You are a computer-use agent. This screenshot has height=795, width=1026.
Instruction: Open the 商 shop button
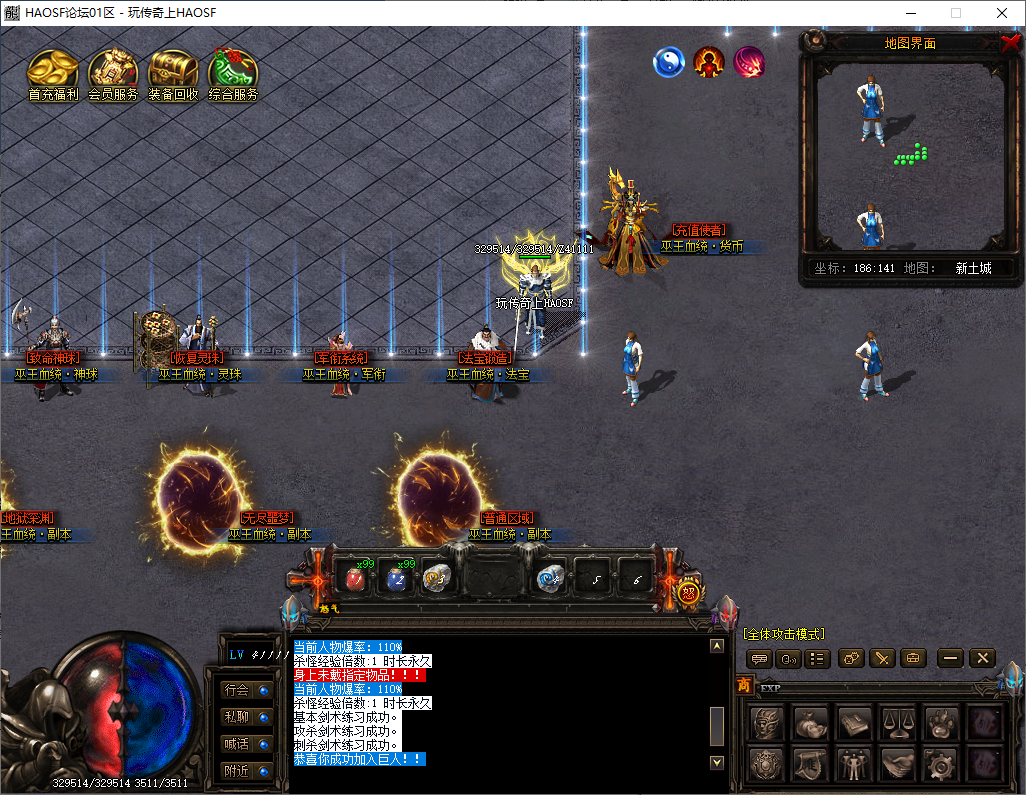tap(743, 685)
